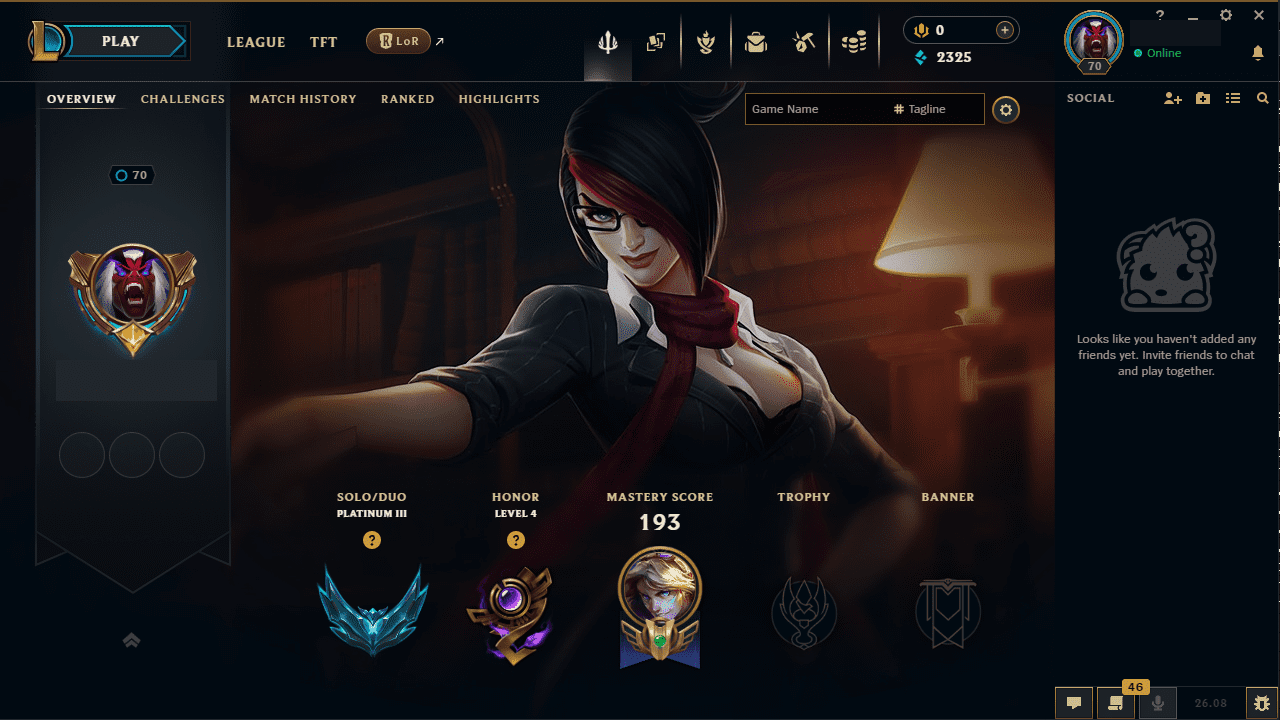The height and width of the screenshot is (720, 1280).
Task: Collapse the ranked banner chevron
Action: pos(131,640)
